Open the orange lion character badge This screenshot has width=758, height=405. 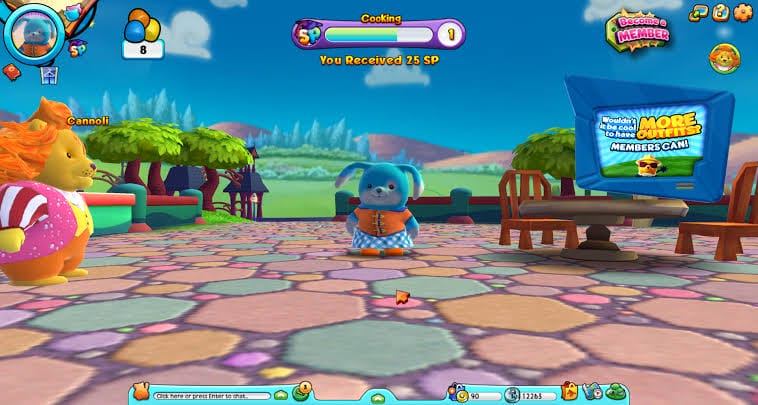point(724,59)
